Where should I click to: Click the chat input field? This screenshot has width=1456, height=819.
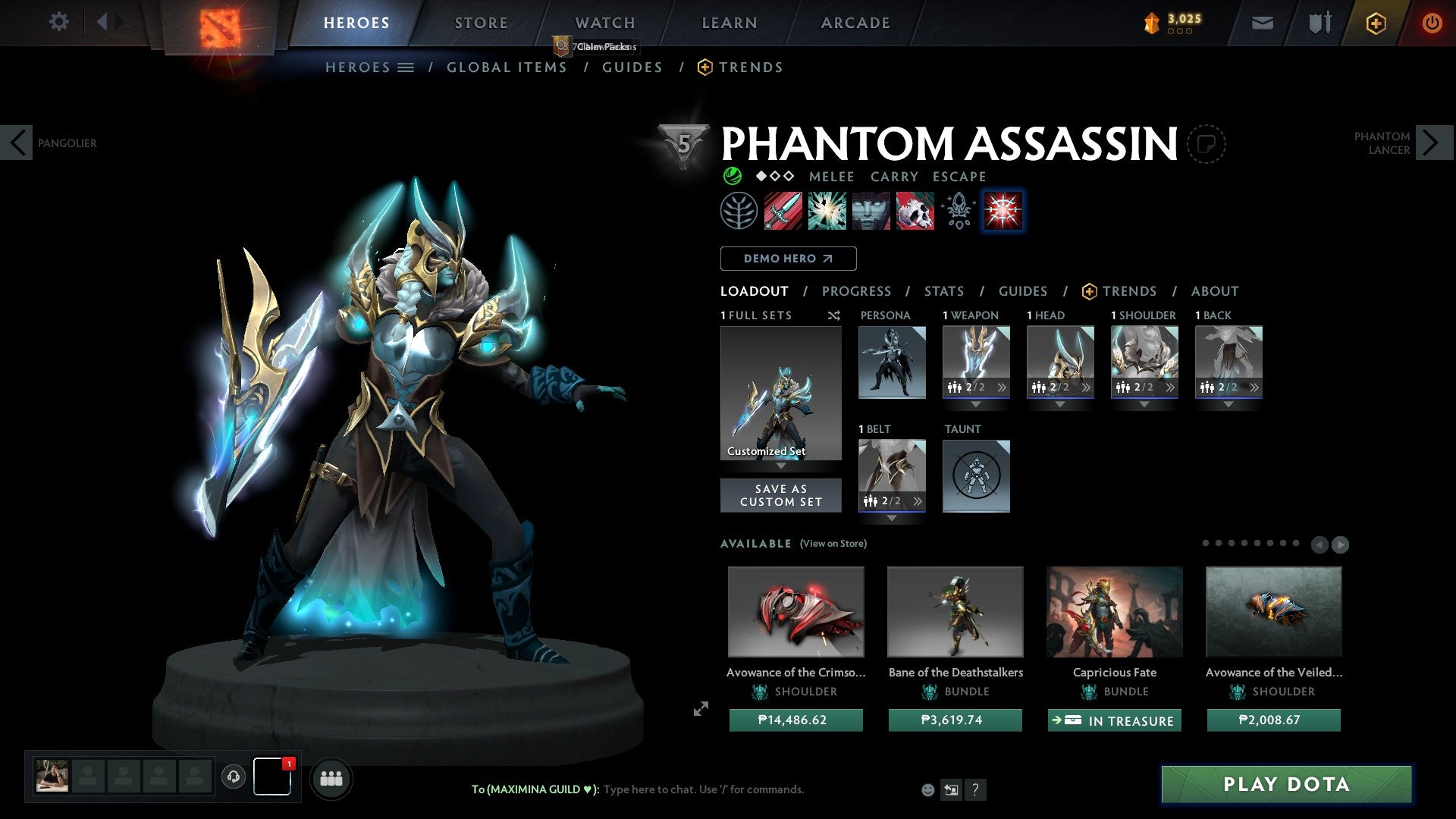point(703,789)
